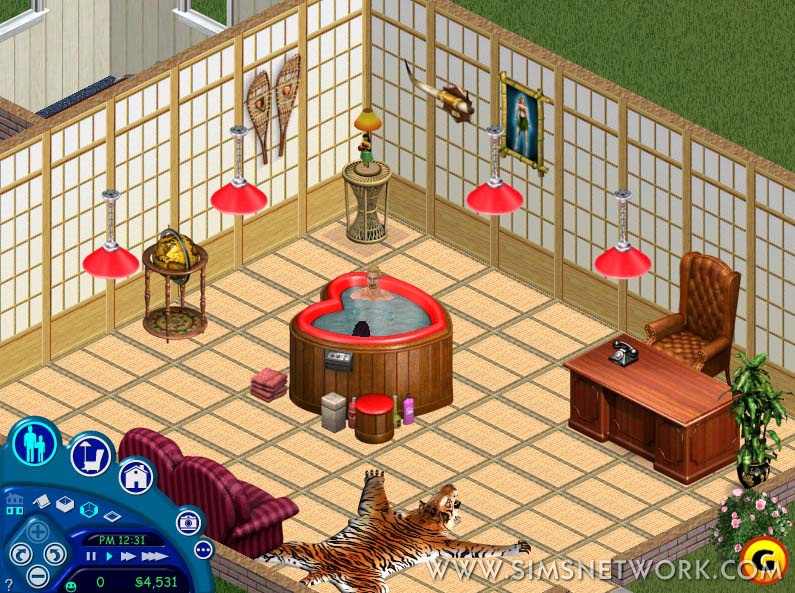795x593 pixels.
Task: Open the neighborhood view
Action: coord(15,499)
